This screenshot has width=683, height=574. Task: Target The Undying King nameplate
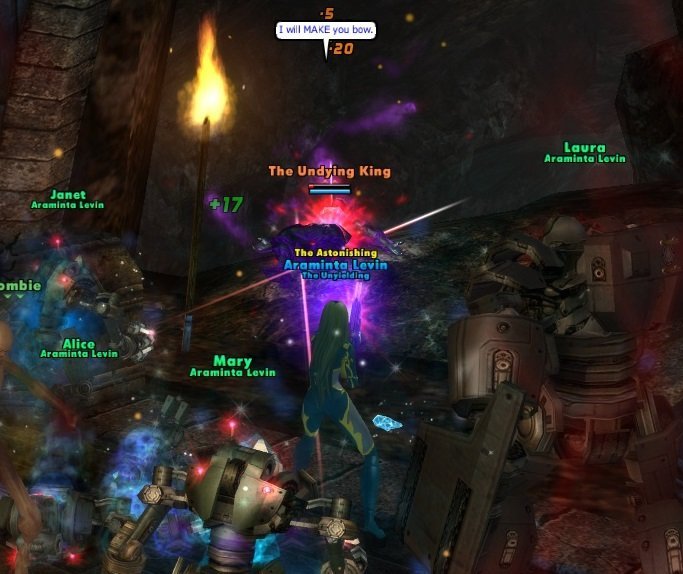point(329,171)
